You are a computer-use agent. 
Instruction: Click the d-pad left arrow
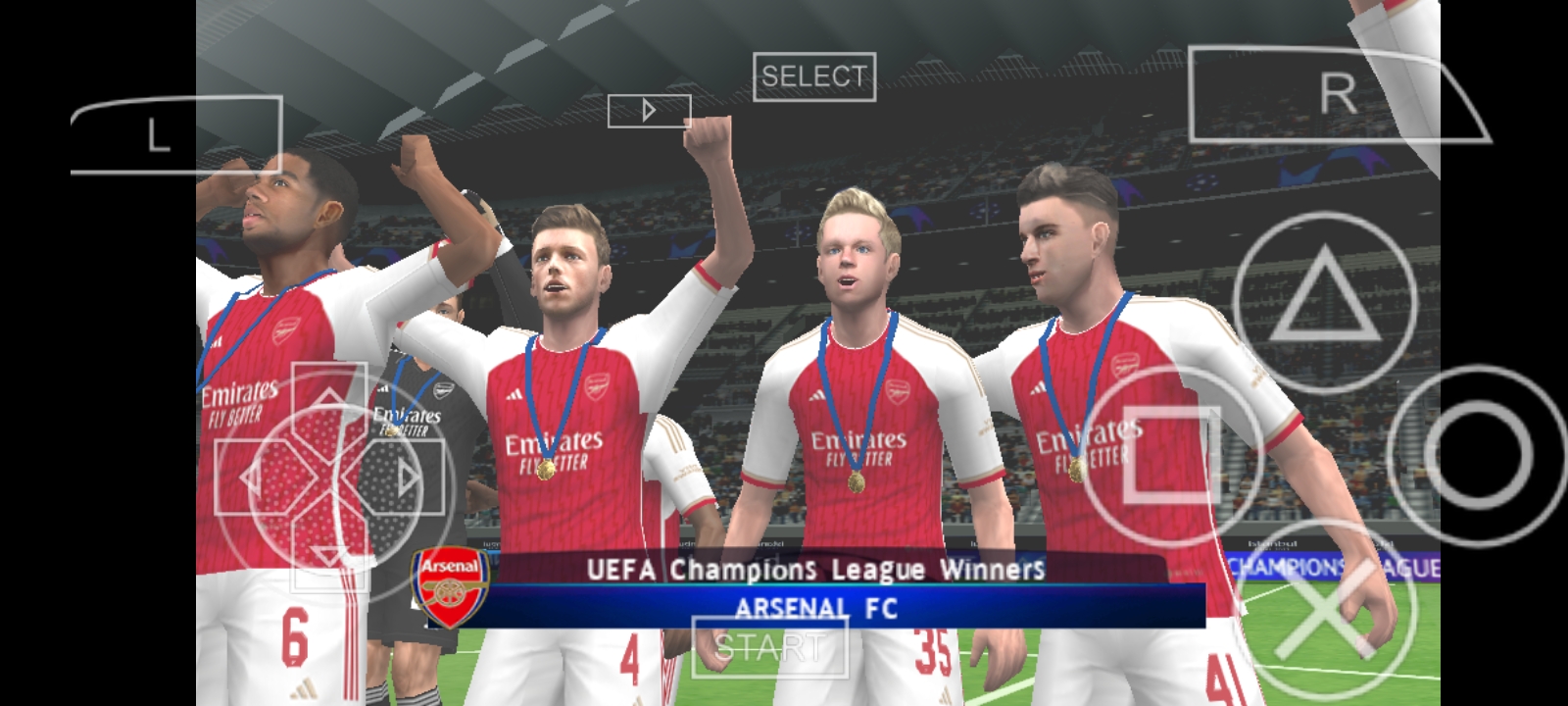251,479
